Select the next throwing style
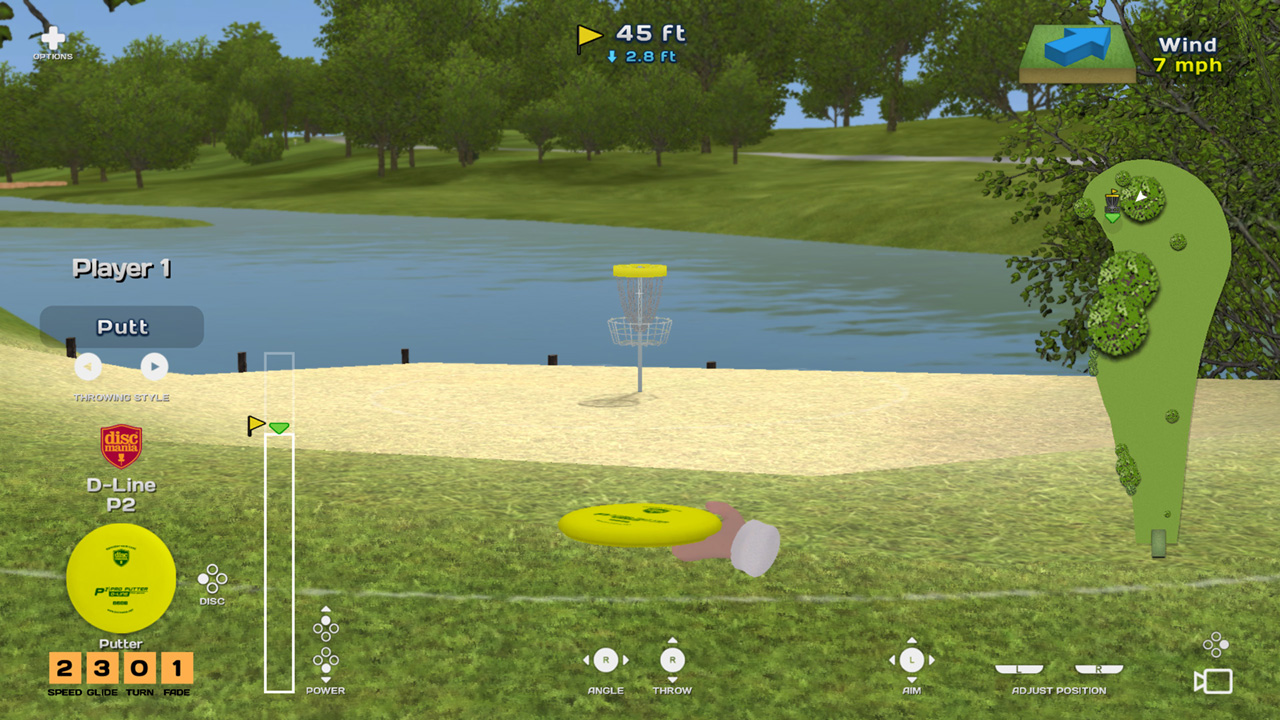Screen dimensions: 1280x720 tap(154, 366)
